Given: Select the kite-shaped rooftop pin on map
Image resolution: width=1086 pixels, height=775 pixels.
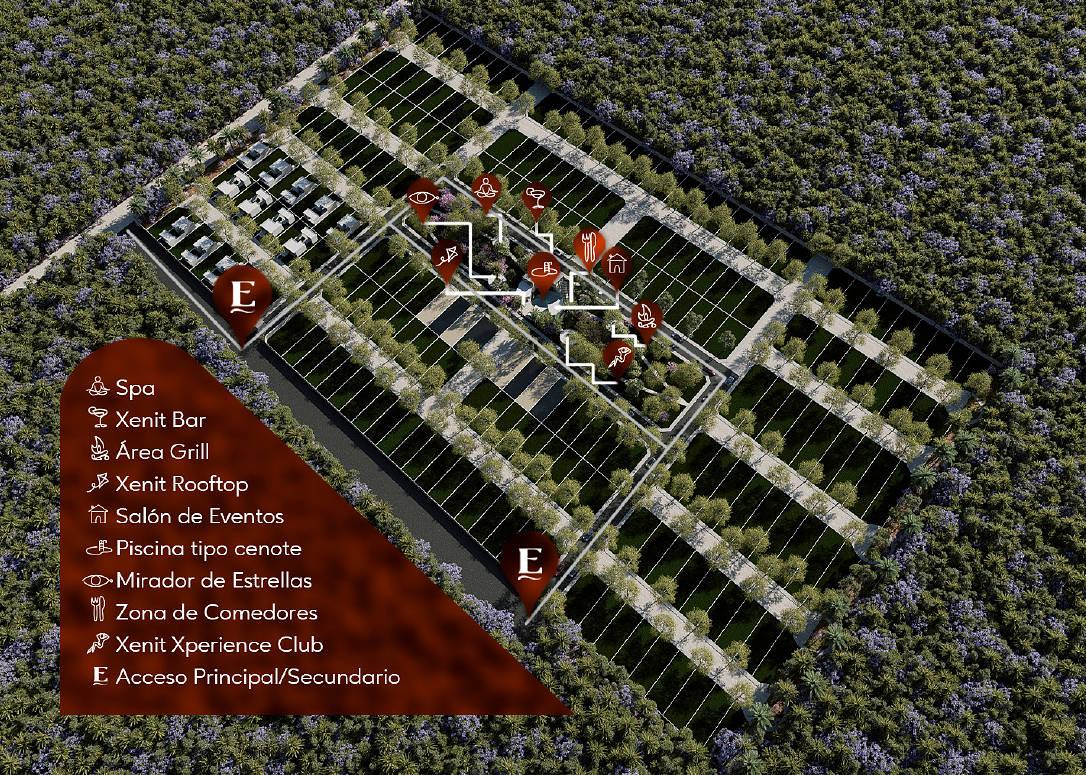Looking at the screenshot, I should point(446,258).
